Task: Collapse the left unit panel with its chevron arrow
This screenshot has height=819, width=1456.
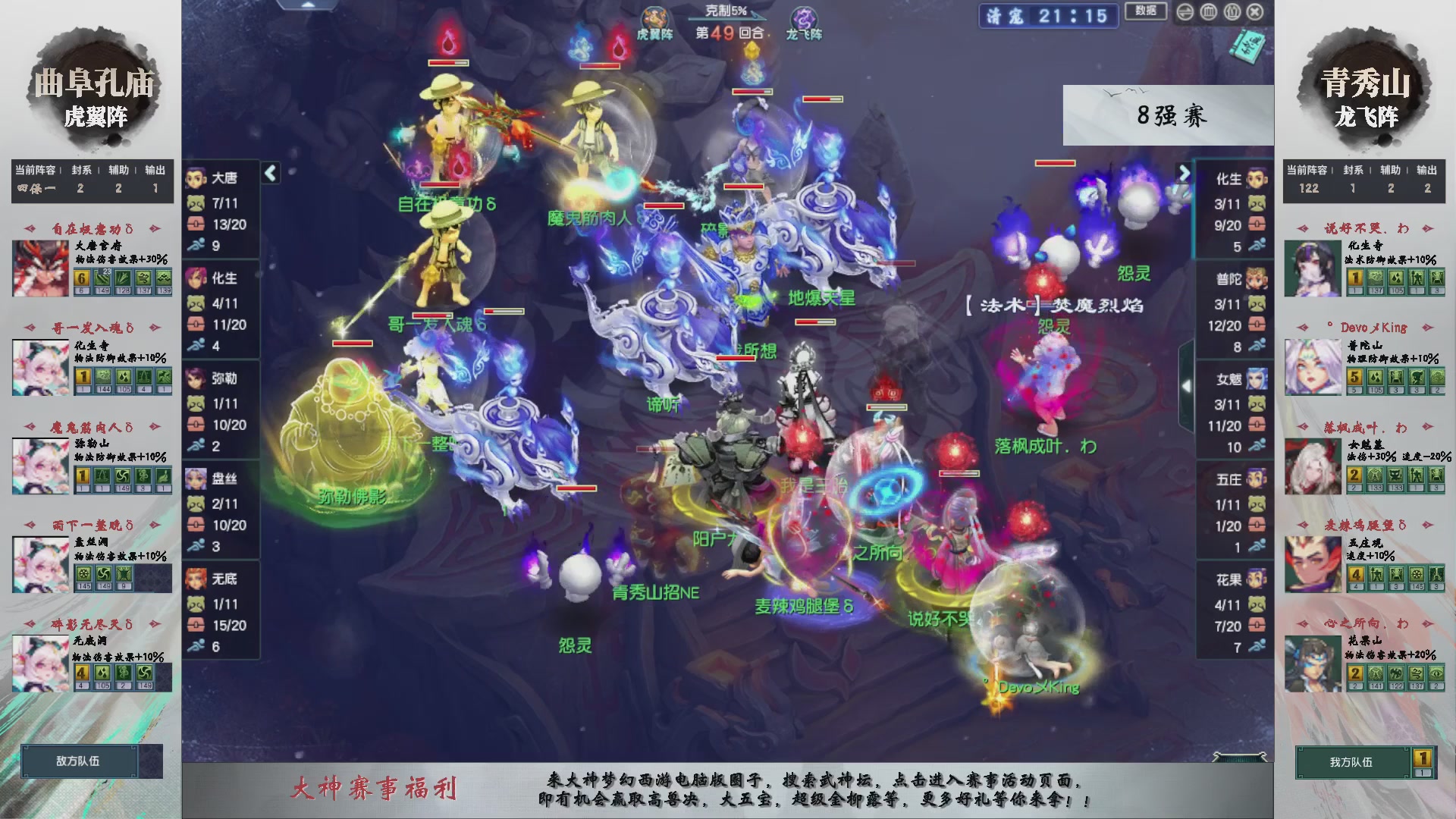Action: [x=269, y=173]
